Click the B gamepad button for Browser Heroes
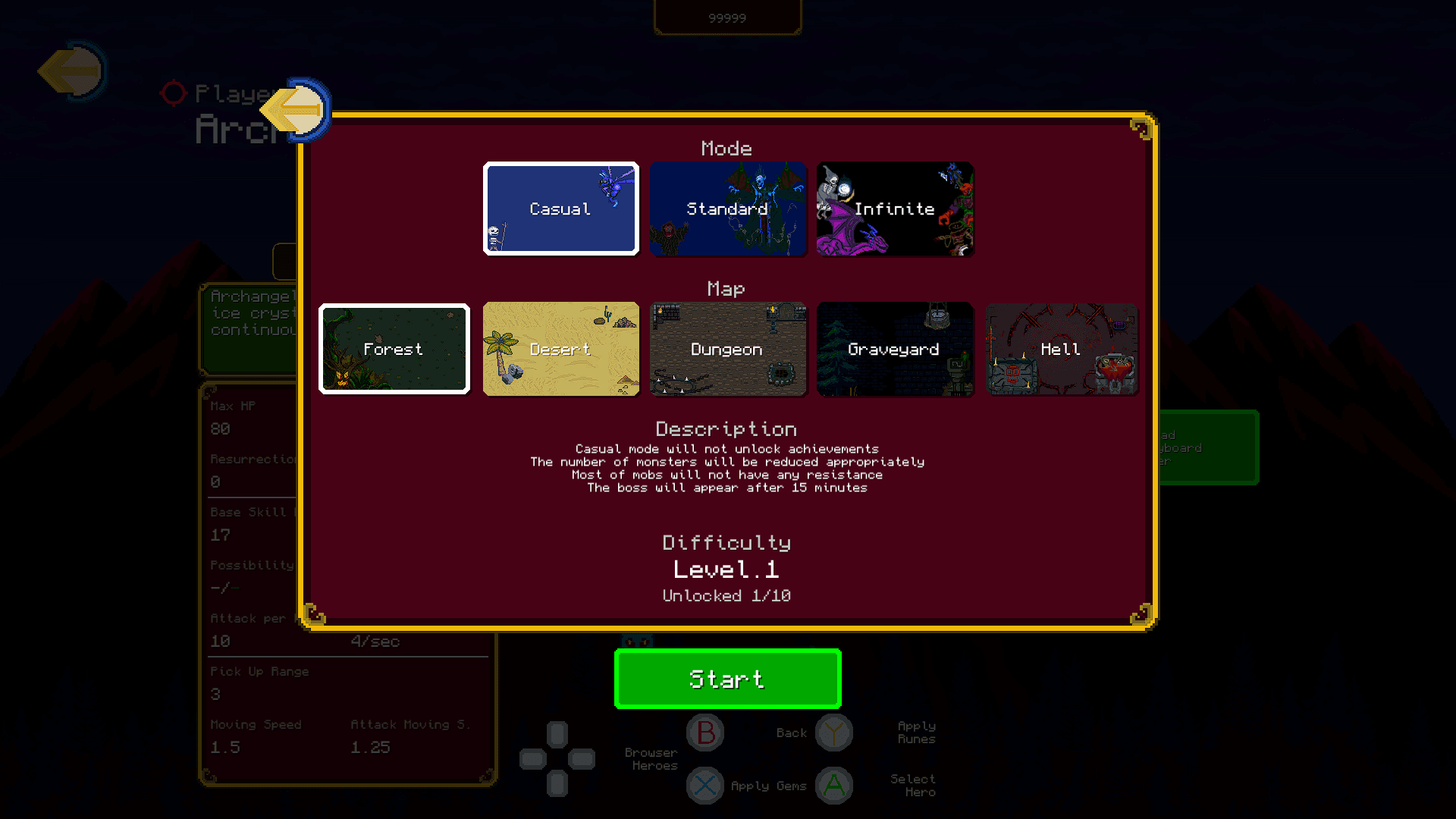Image resolution: width=1456 pixels, height=819 pixels. coord(705,733)
